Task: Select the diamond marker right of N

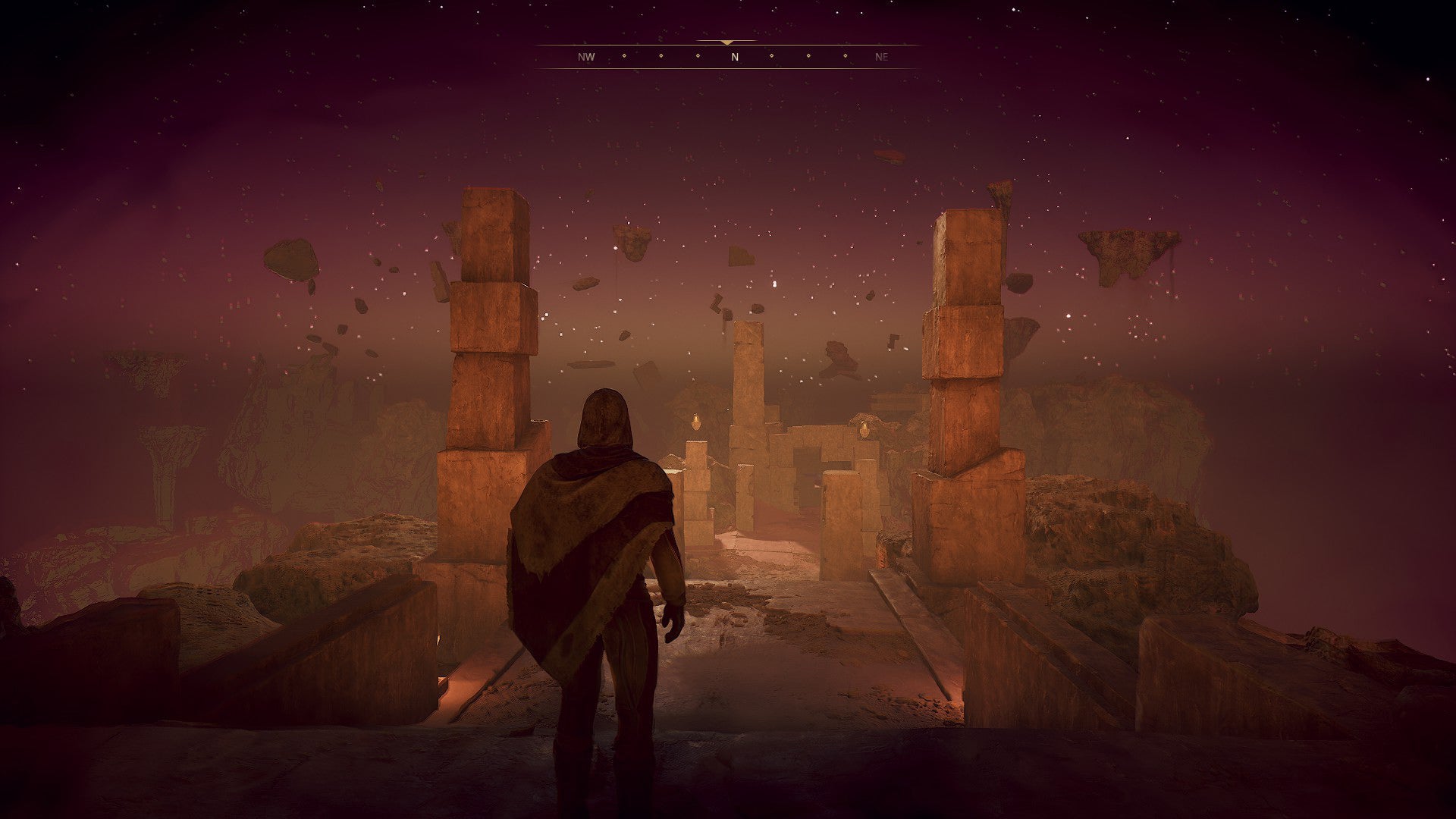Action: (x=771, y=56)
